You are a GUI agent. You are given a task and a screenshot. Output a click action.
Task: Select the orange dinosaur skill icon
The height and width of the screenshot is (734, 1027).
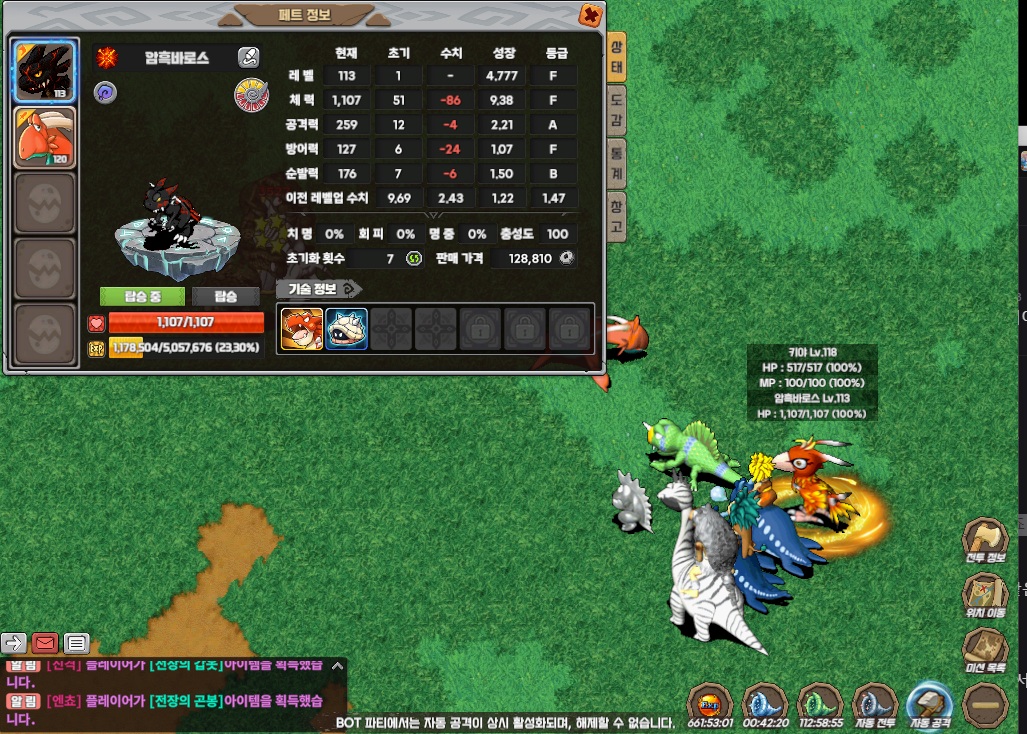[300, 328]
